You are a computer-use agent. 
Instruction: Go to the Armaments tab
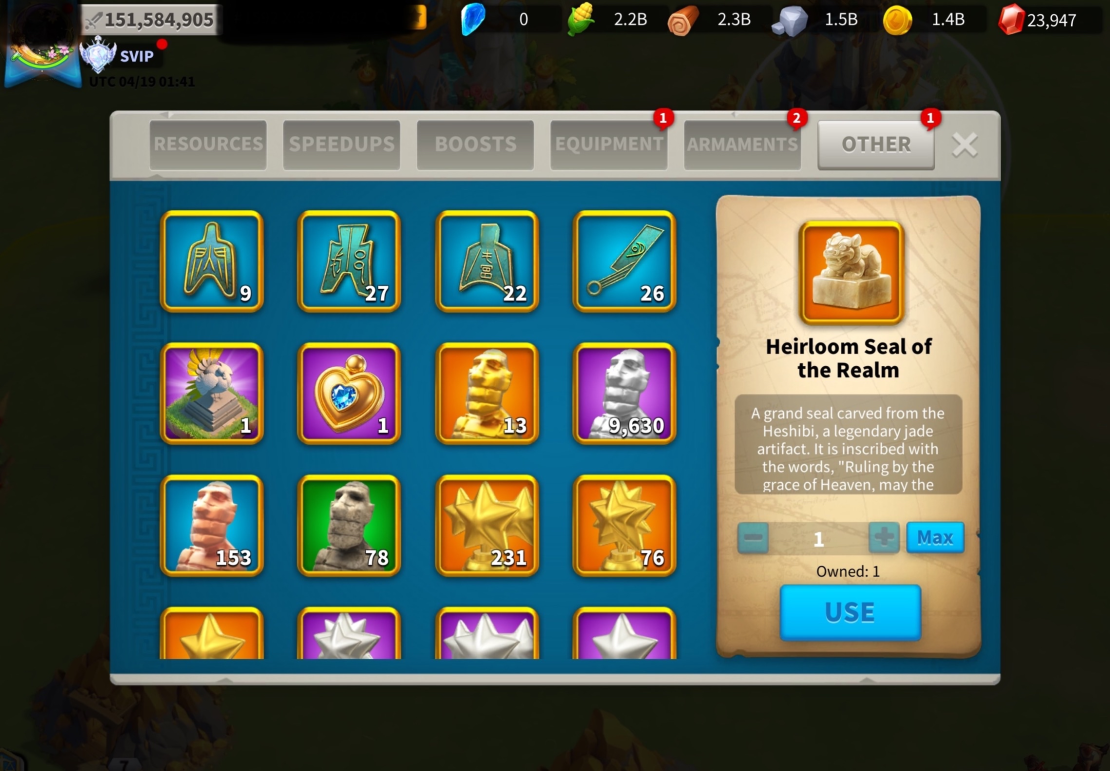point(742,144)
